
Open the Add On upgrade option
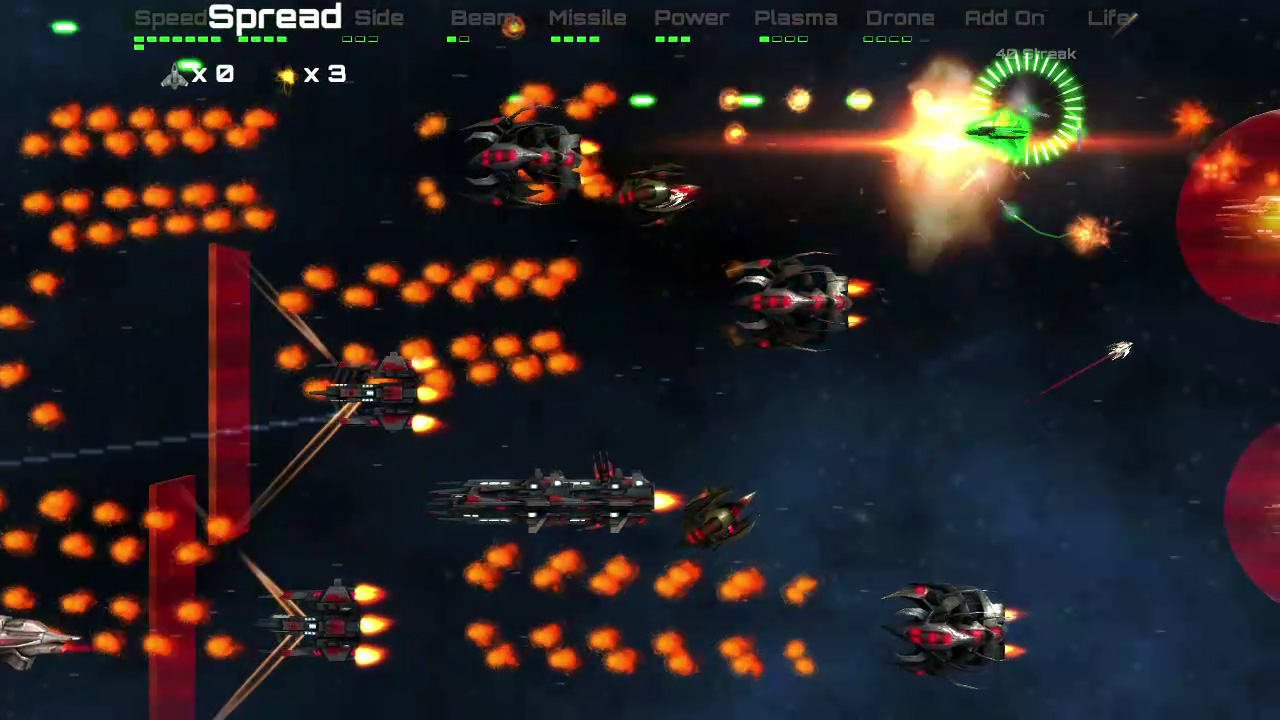(1004, 17)
